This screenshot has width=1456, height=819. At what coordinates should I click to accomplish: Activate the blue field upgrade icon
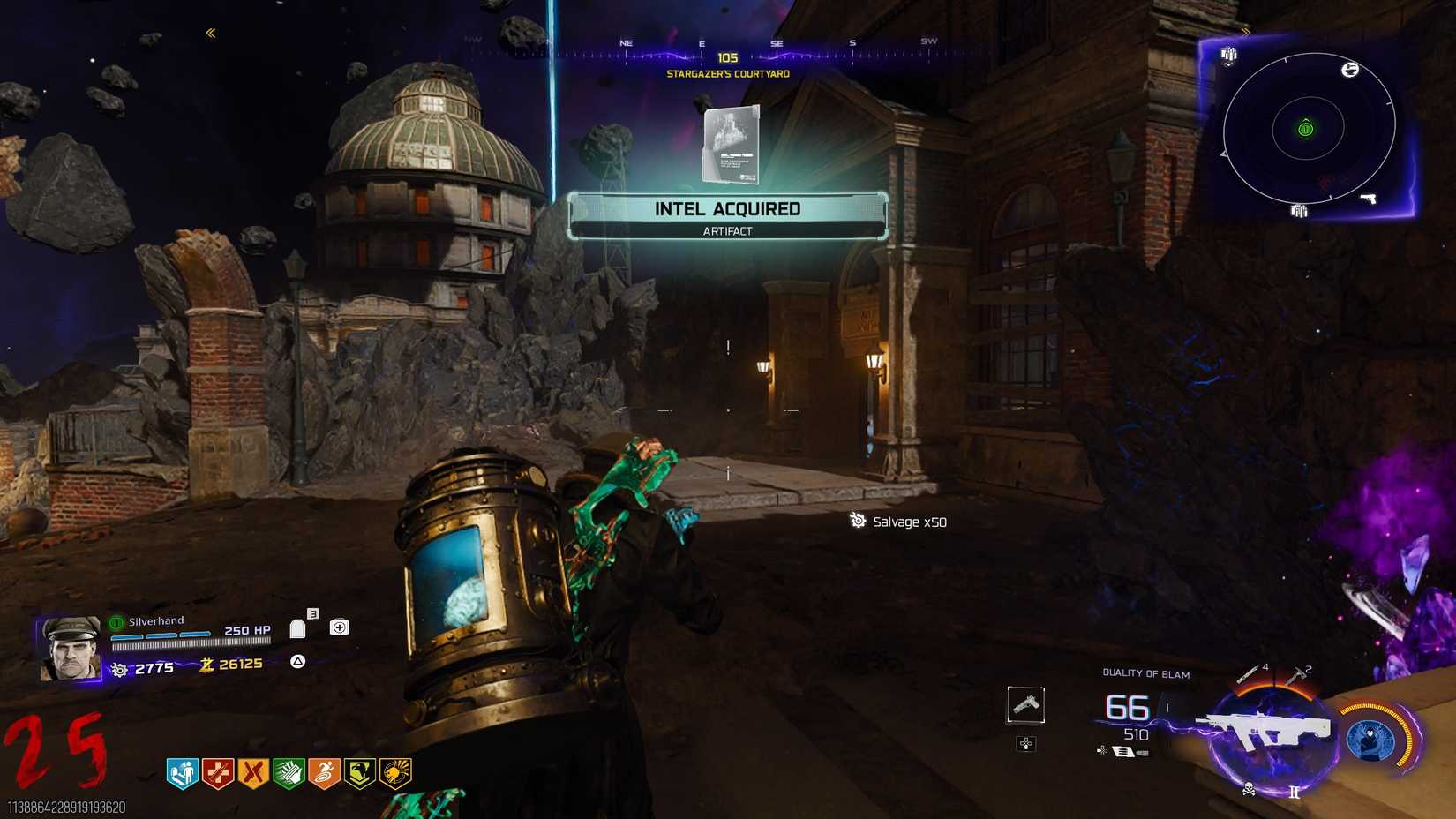coord(1371,738)
